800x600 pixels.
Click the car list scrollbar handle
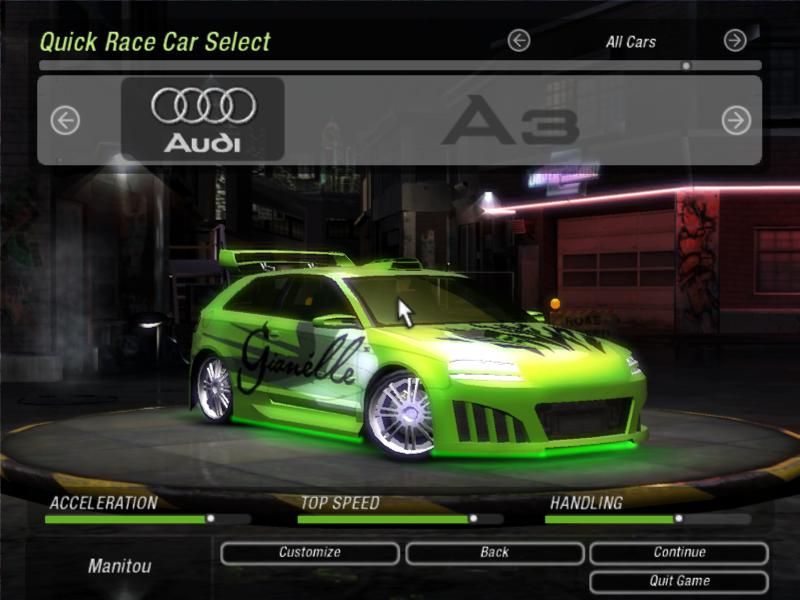click(x=686, y=66)
